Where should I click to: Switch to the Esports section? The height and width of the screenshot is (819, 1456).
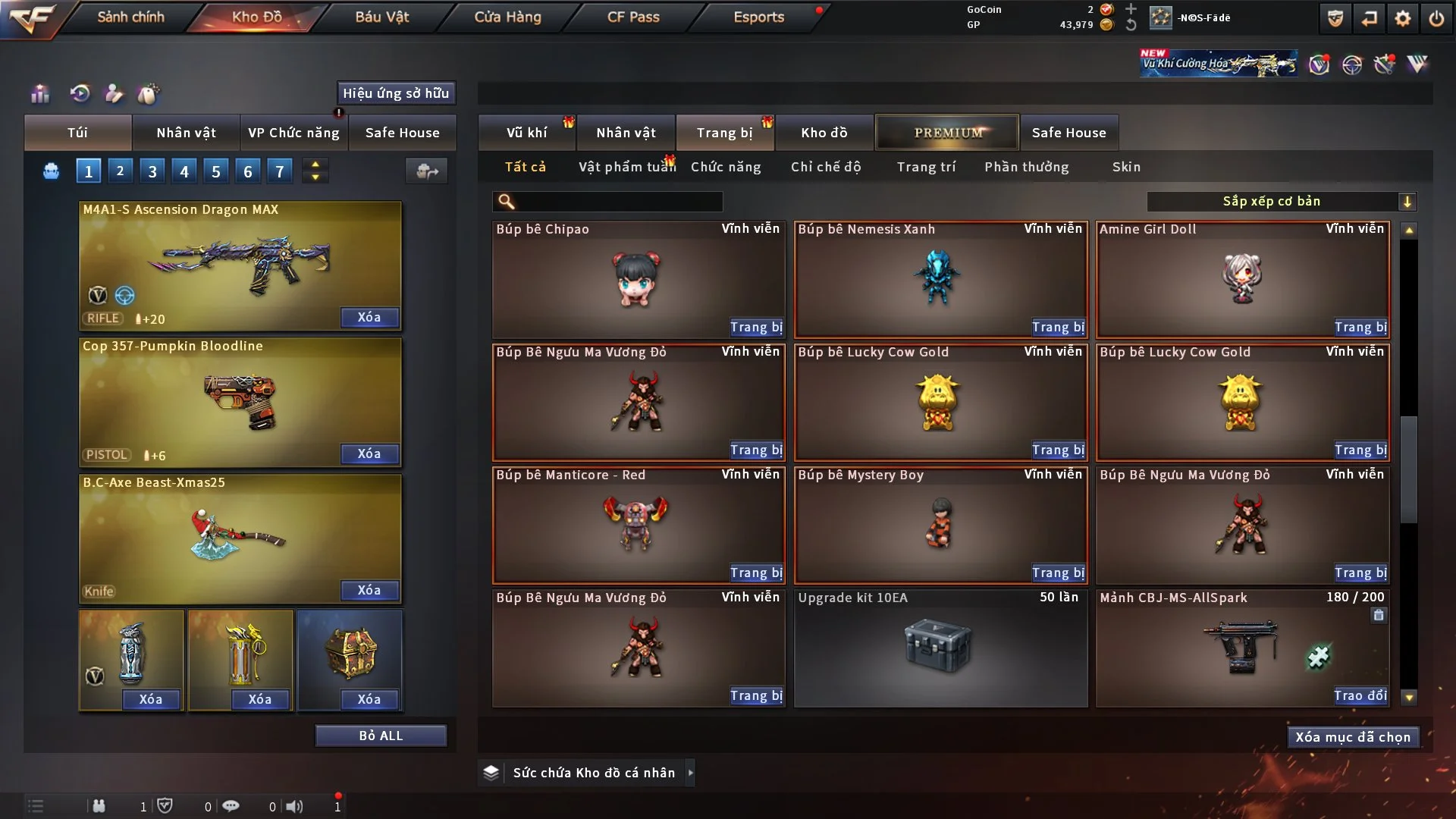click(x=758, y=17)
